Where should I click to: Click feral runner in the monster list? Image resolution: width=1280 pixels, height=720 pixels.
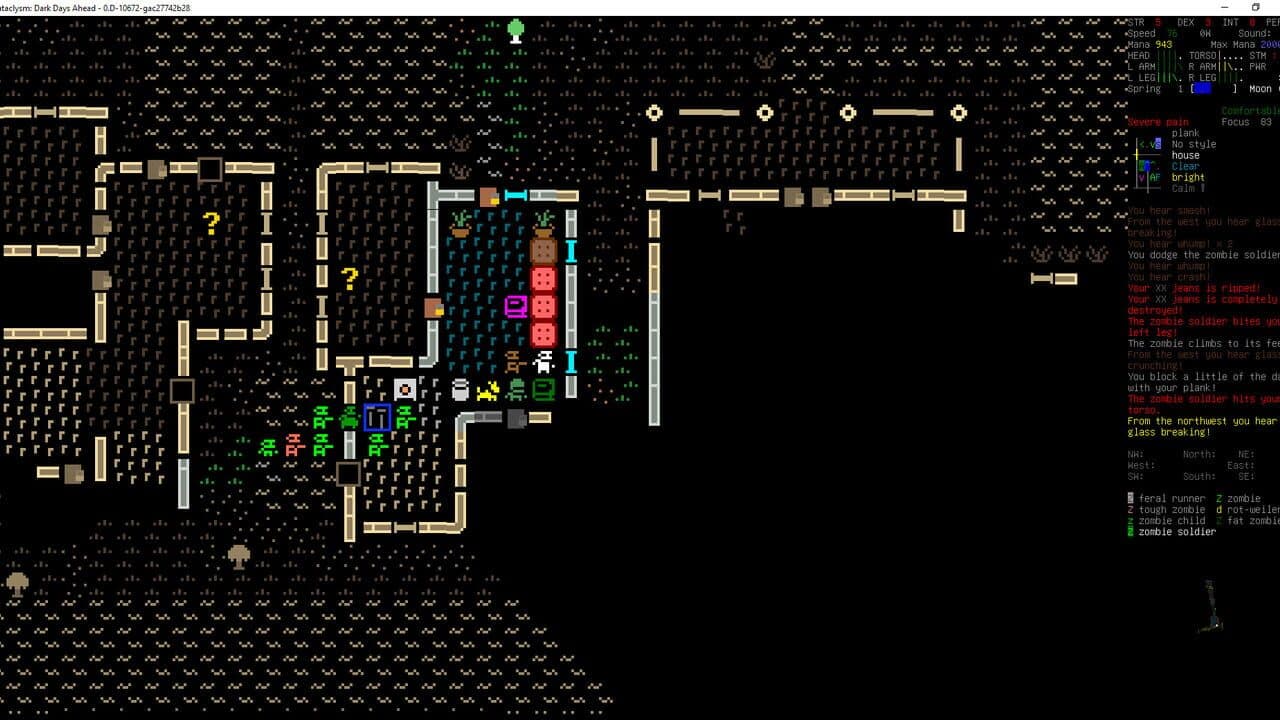pyautogui.click(x=1172, y=498)
